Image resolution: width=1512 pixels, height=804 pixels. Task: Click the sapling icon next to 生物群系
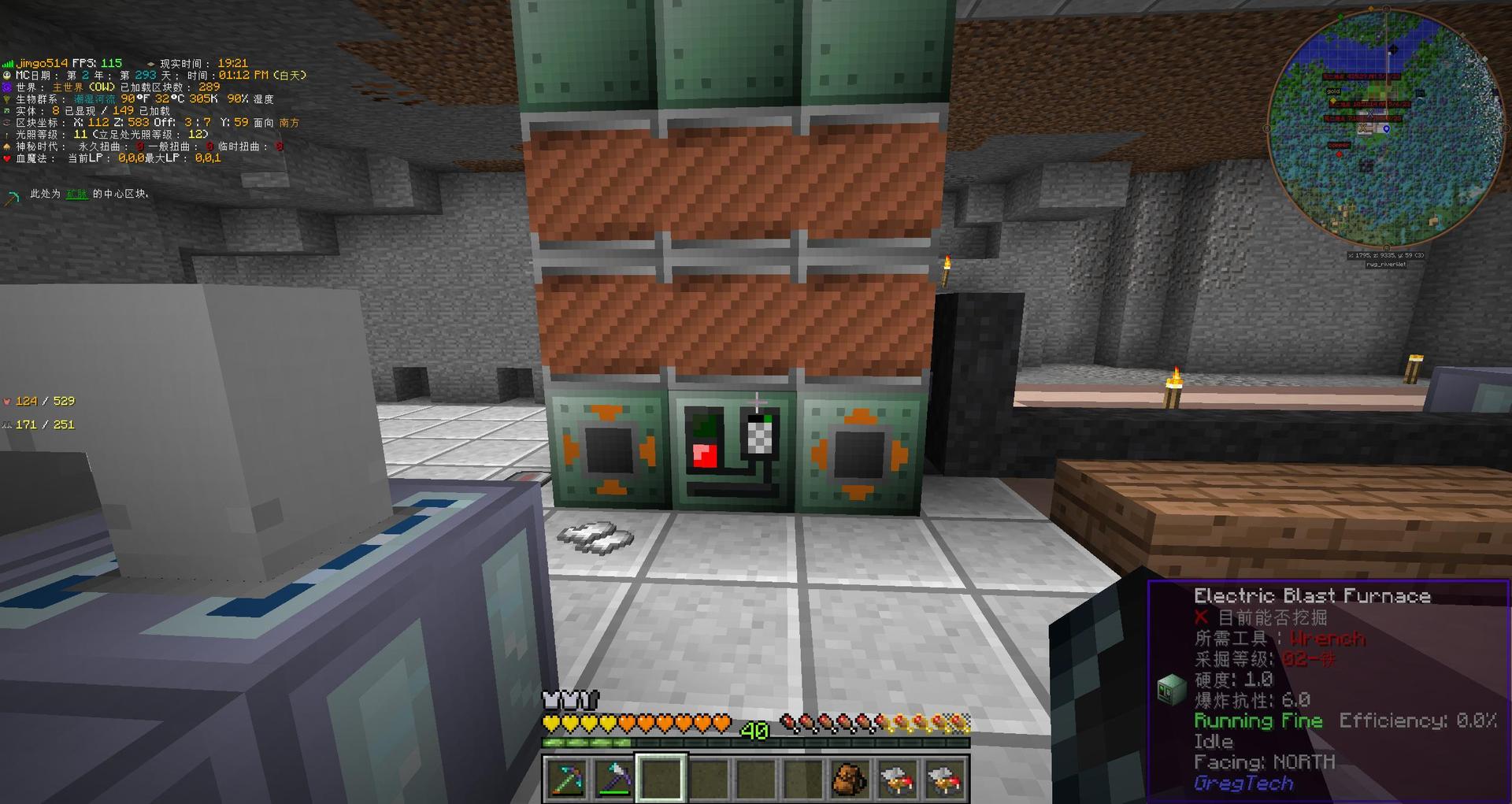pyautogui.click(x=8, y=98)
